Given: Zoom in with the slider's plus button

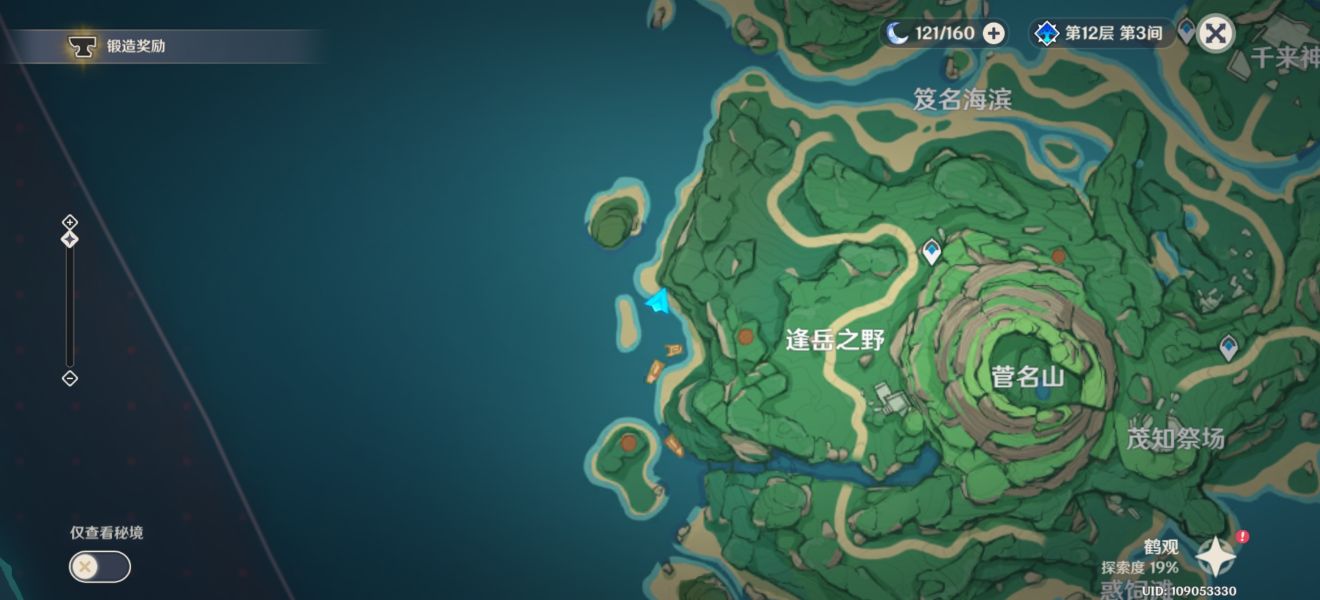Looking at the screenshot, I should [x=69, y=221].
